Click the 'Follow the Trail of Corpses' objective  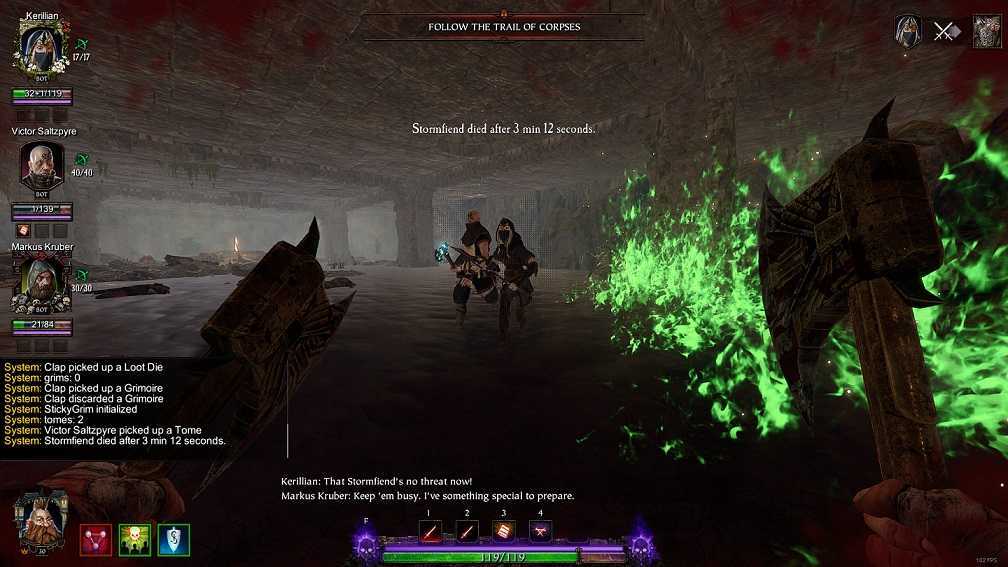(504, 26)
